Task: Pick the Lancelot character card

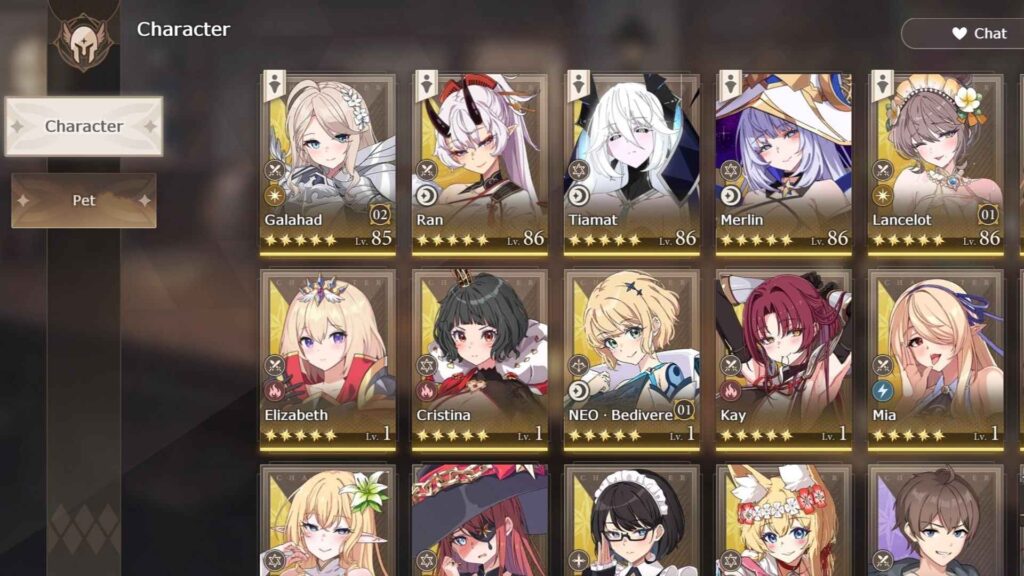Action: (936, 160)
